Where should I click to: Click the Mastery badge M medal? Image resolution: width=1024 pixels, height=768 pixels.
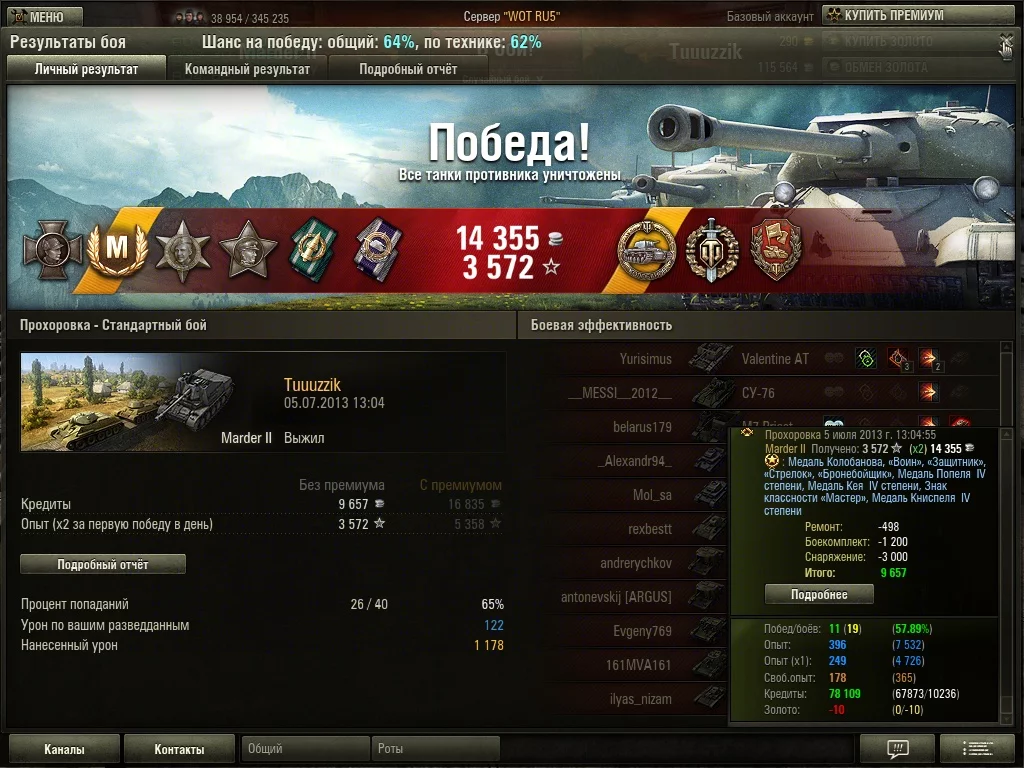pyautogui.click(x=117, y=250)
